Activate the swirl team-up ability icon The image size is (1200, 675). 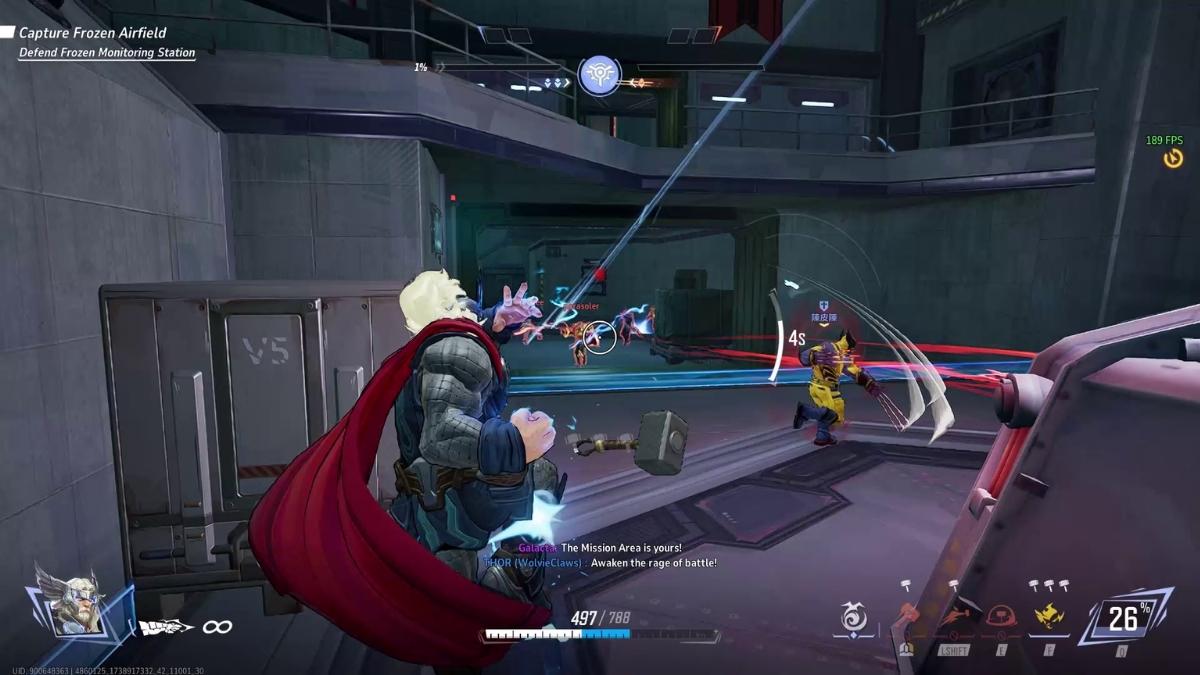coord(854,620)
